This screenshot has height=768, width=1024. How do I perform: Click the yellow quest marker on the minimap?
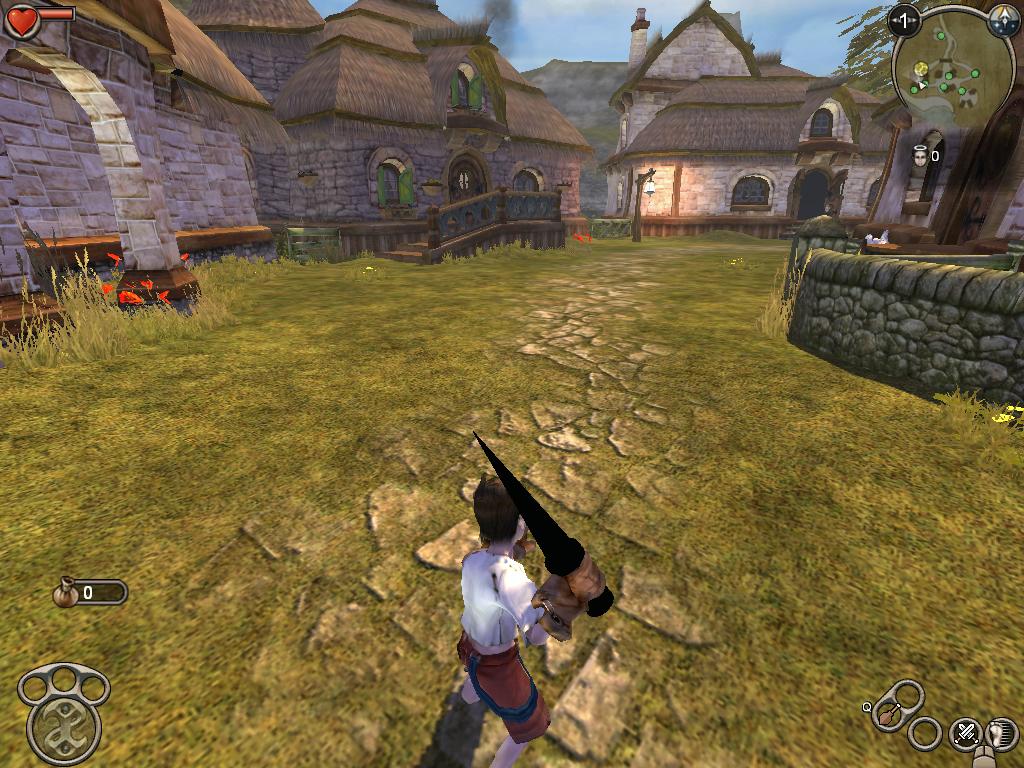920,69
